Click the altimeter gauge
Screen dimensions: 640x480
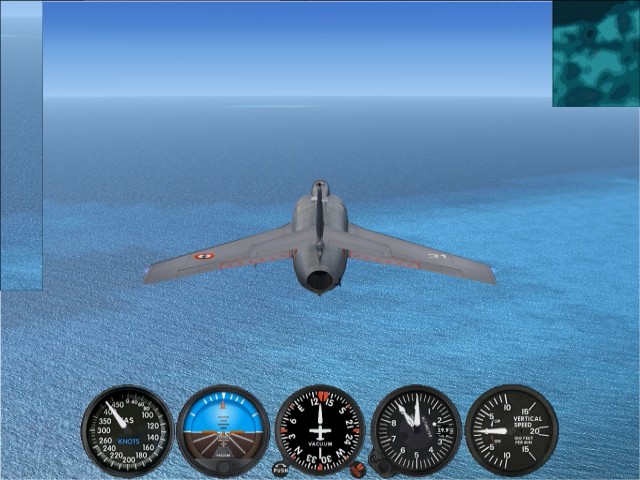click(x=416, y=430)
